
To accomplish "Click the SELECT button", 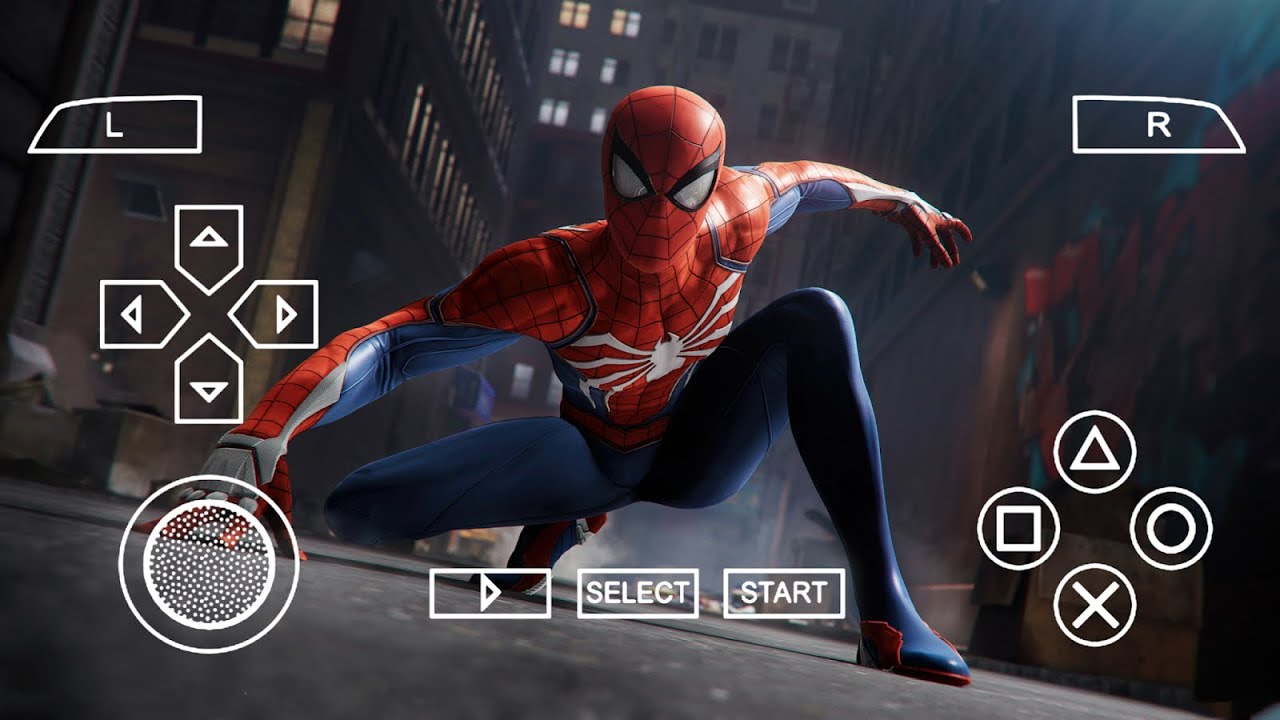I will [637, 593].
